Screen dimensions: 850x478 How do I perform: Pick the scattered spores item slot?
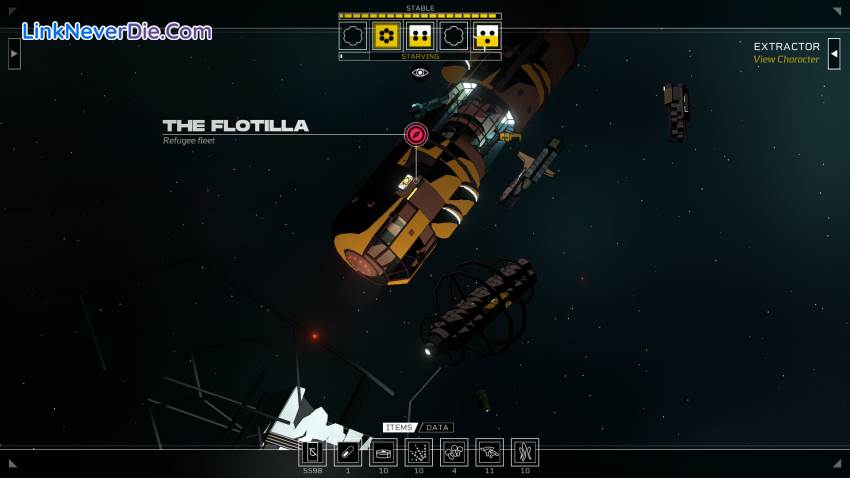419,452
